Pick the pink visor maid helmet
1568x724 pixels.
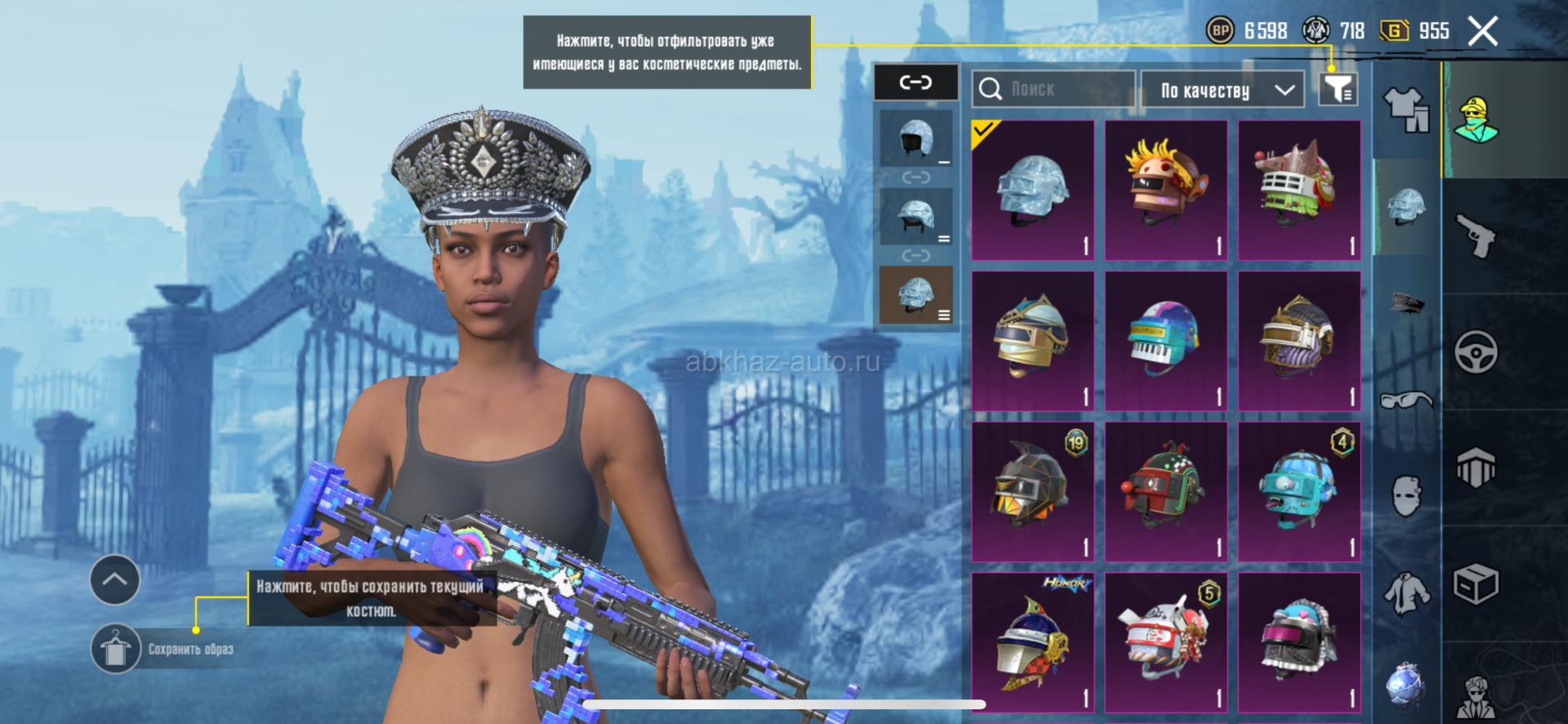click(x=1299, y=641)
